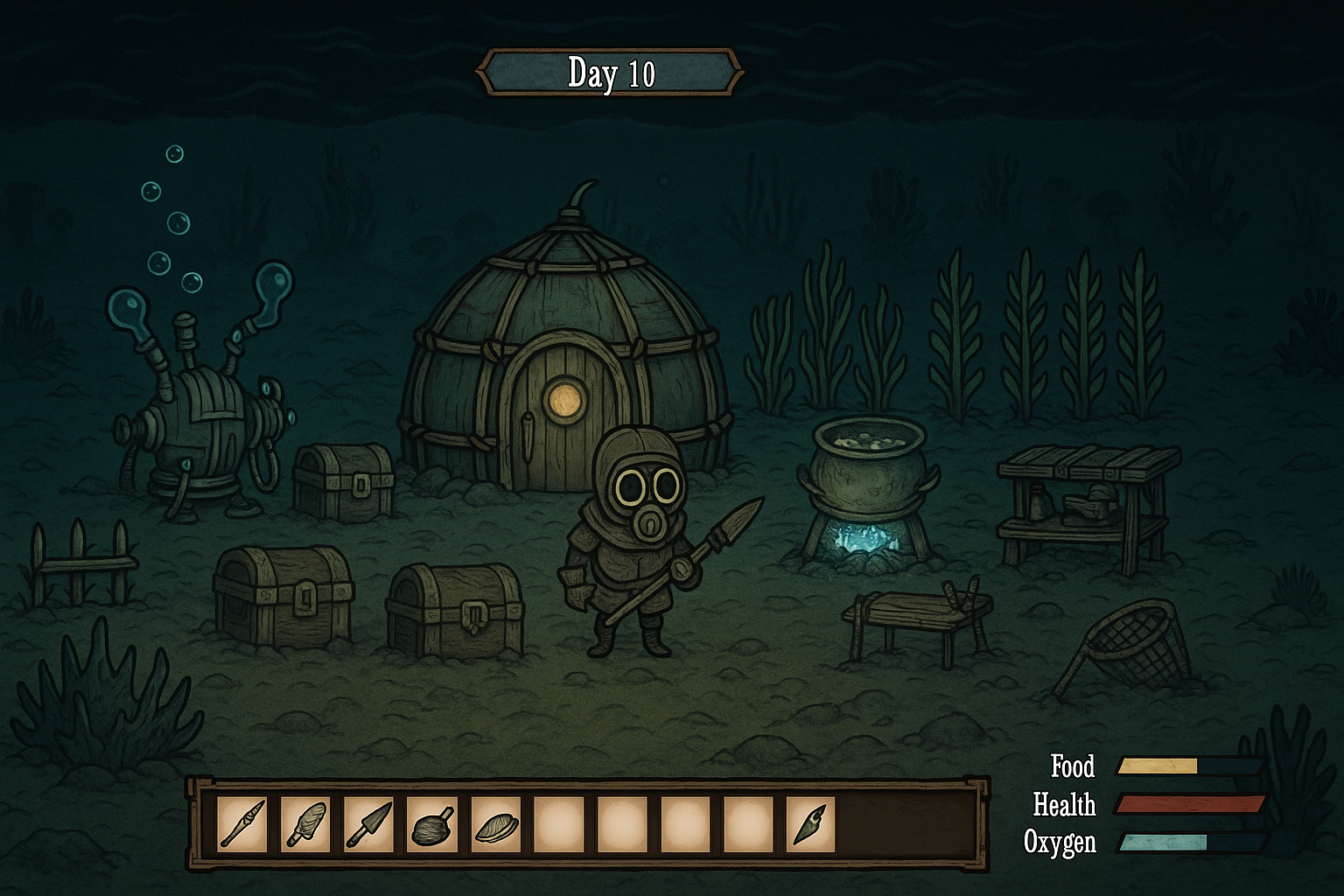The width and height of the screenshot is (1344, 896).
Task: Choose the shell paddle tool slot
Action: tap(305, 823)
